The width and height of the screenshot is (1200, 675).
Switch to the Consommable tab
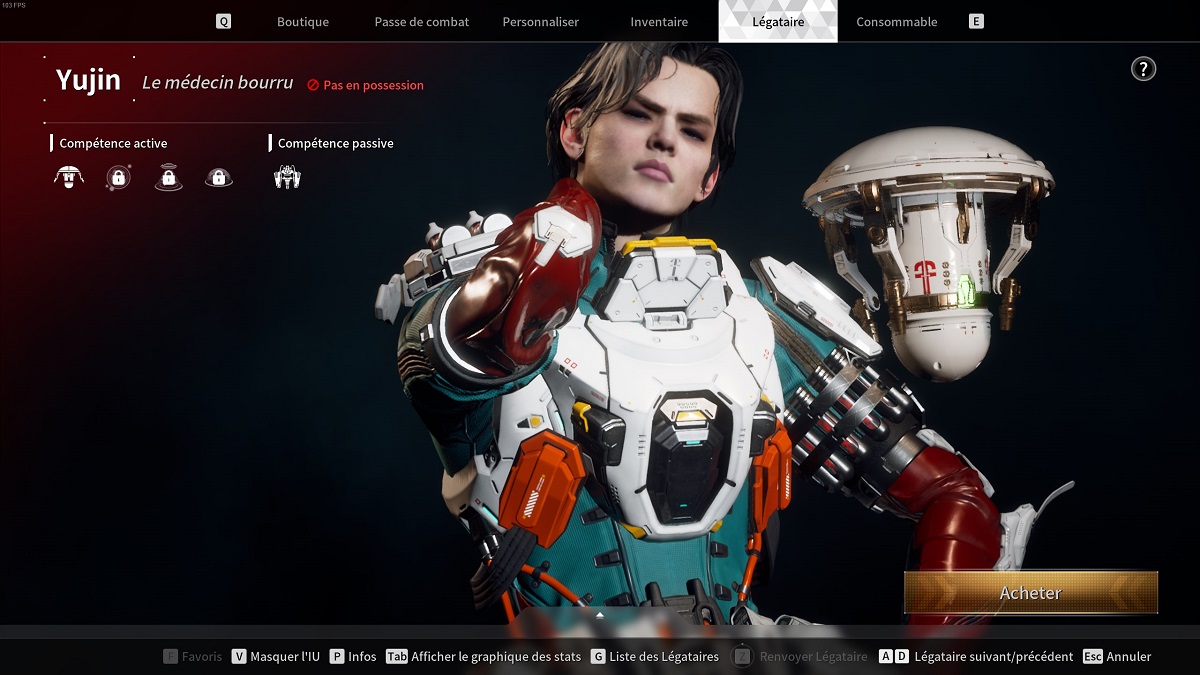pyautogui.click(x=897, y=22)
